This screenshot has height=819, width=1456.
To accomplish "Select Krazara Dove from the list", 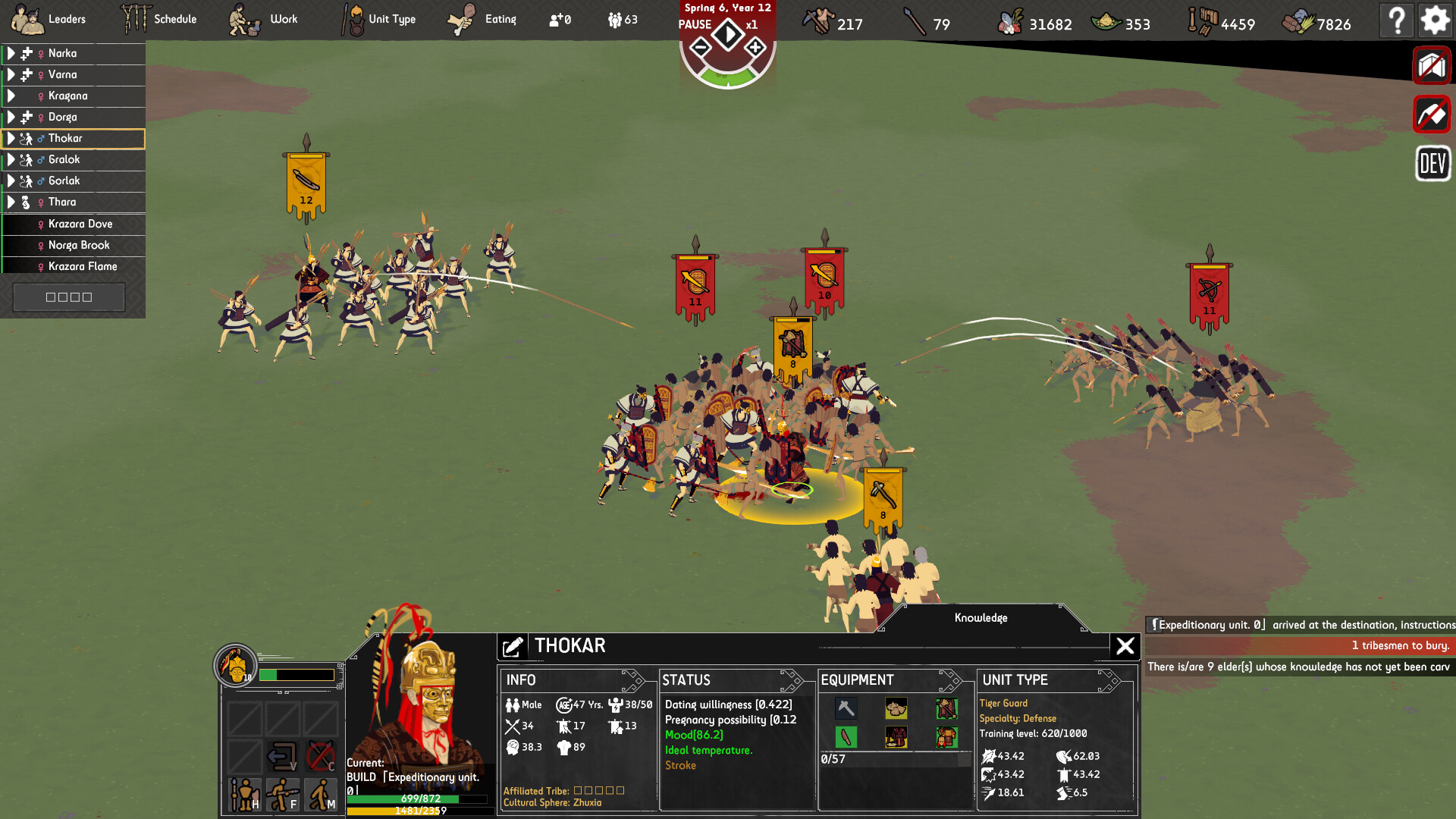I will (80, 224).
